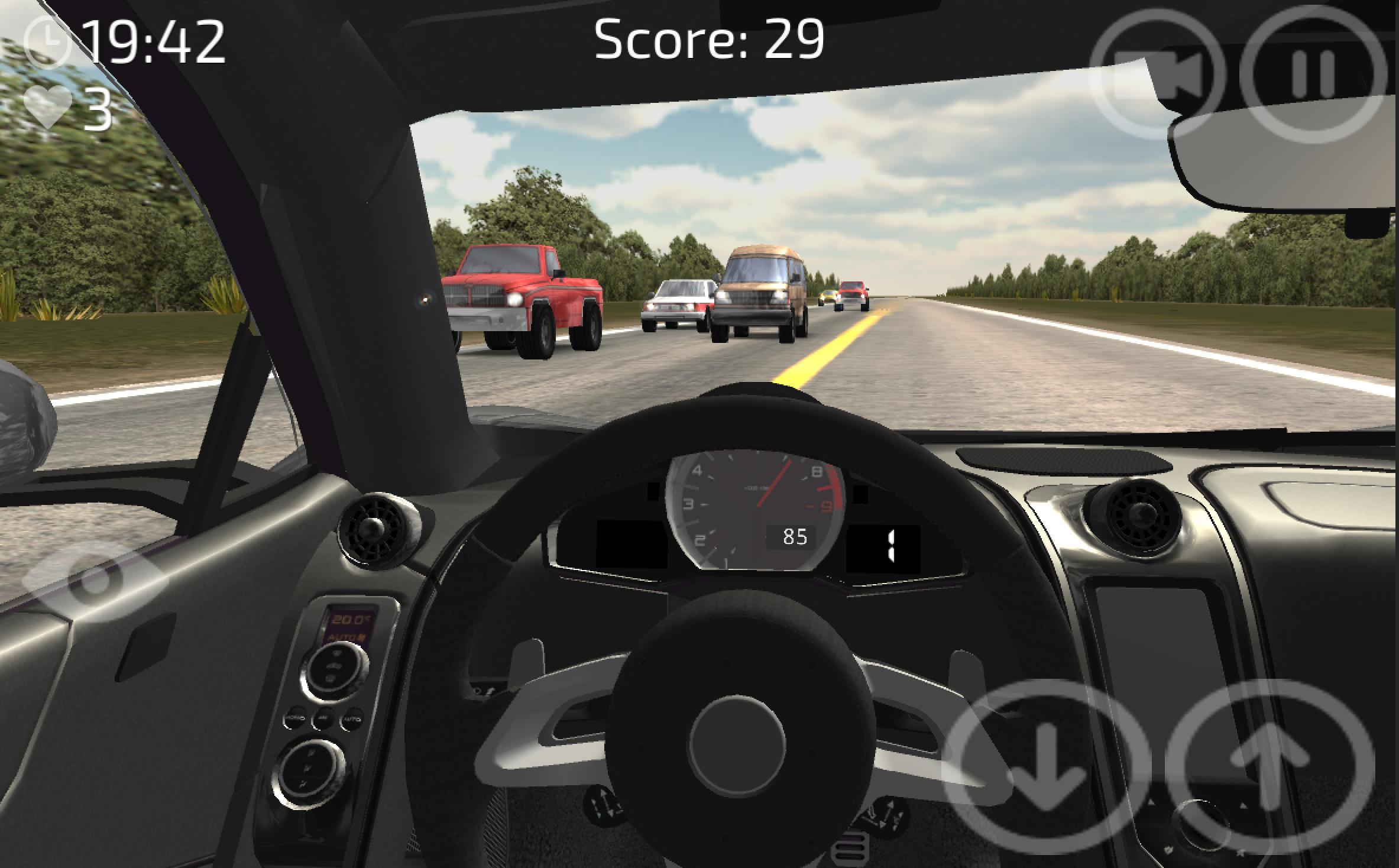Toggle the MONO climate button

(296, 718)
